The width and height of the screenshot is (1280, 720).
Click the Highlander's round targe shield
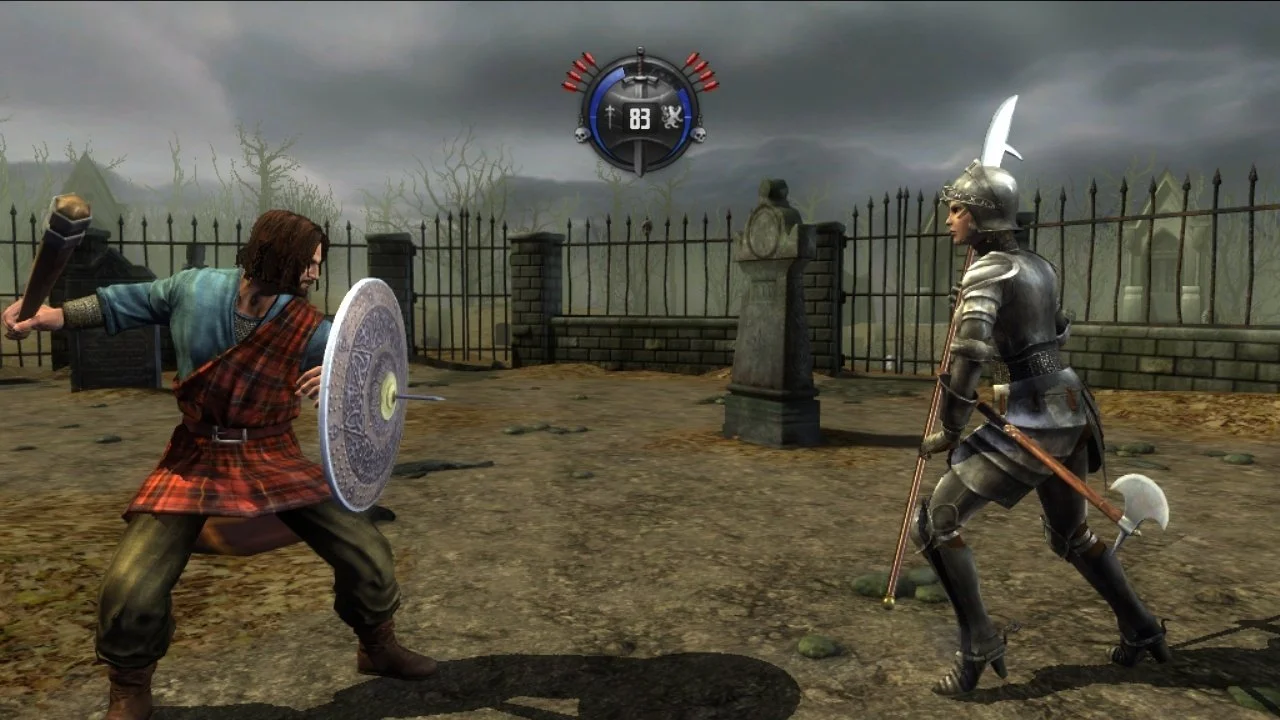click(x=370, y=395)
